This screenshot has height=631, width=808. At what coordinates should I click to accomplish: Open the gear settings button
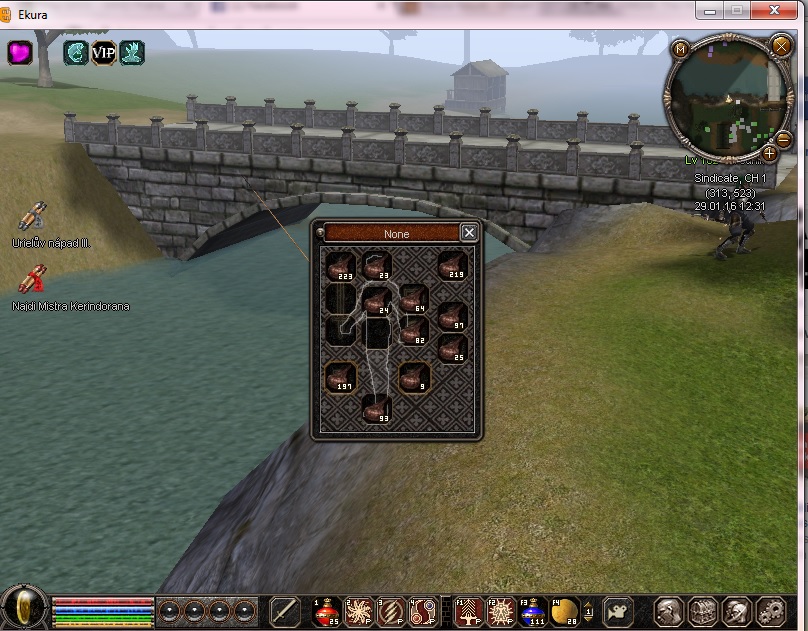click(771, 611)
